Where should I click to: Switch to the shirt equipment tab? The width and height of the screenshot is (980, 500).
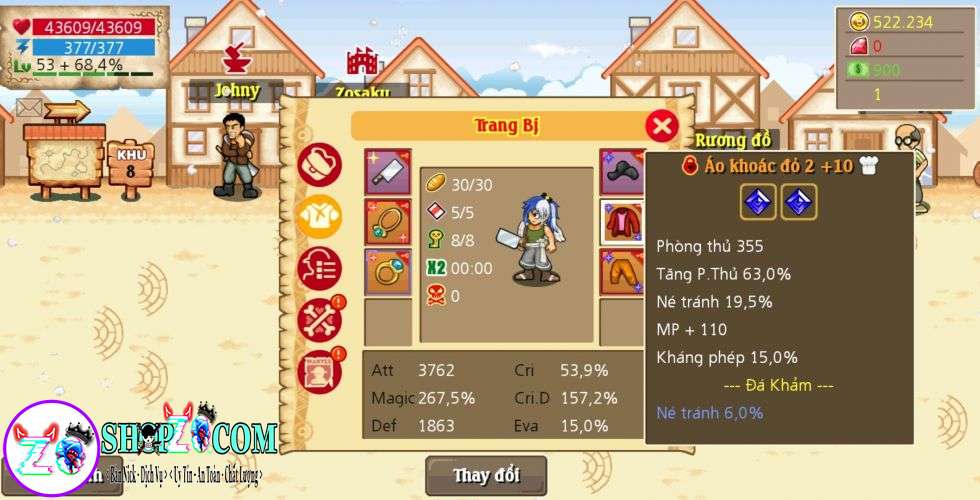pyautogui.click(x=320, y=217)
